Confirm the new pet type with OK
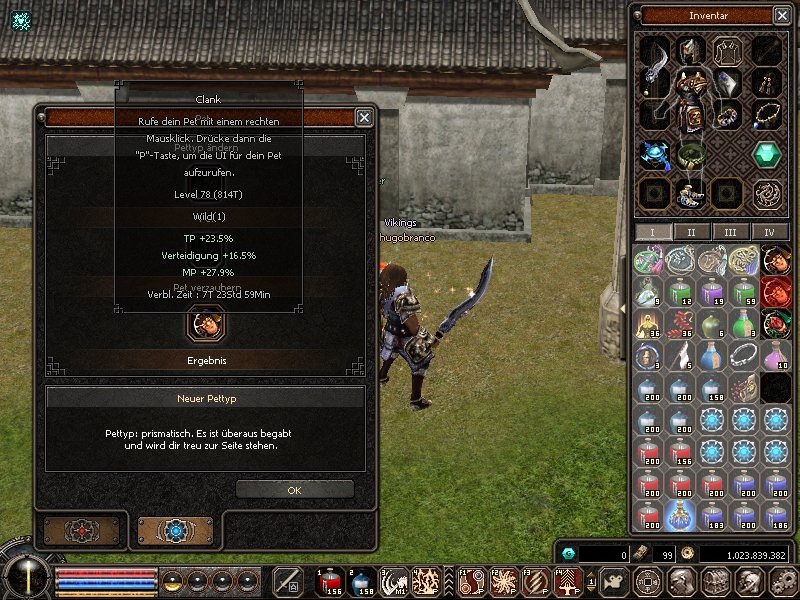Screen dimensions: 800x600 point(294,490)
